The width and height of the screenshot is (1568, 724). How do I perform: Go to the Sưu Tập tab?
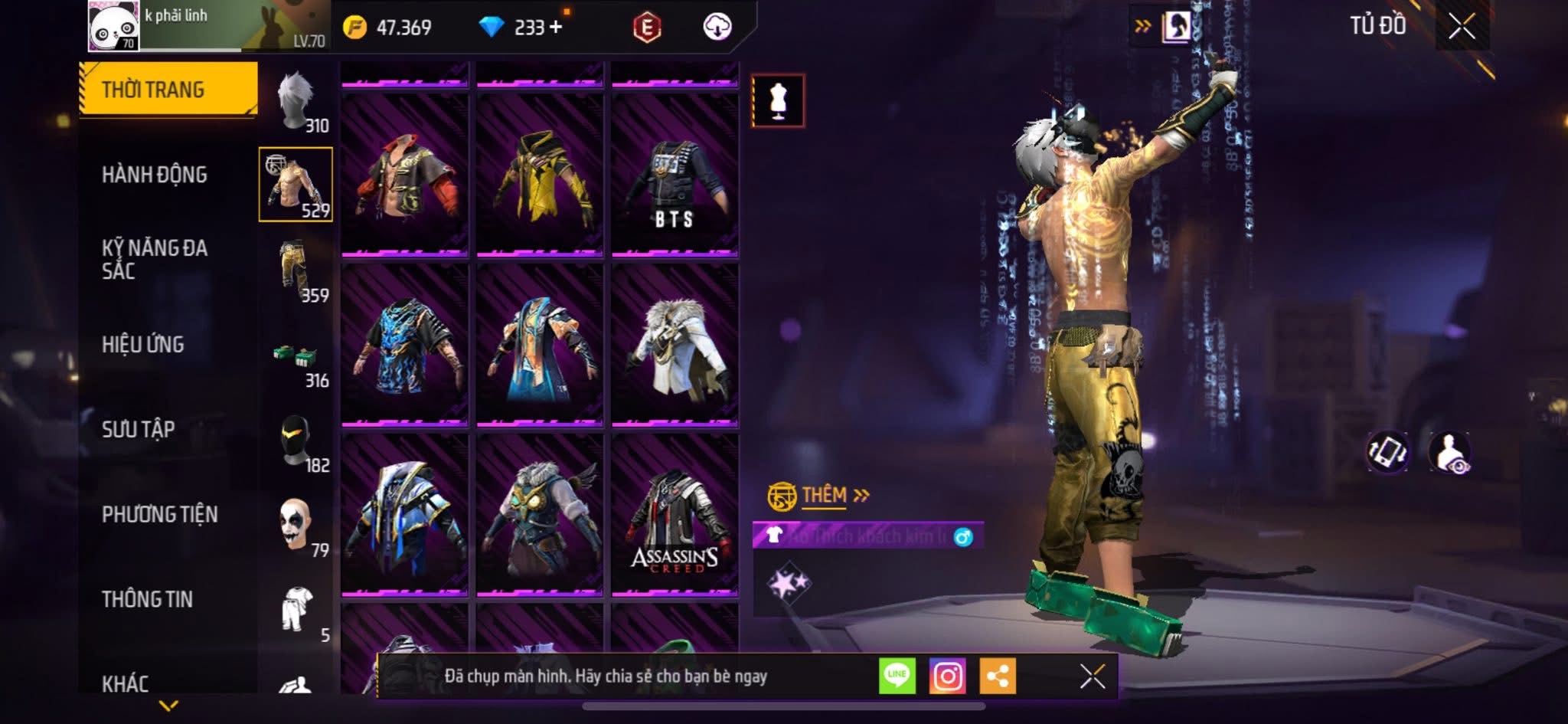[x=139, y=429]
